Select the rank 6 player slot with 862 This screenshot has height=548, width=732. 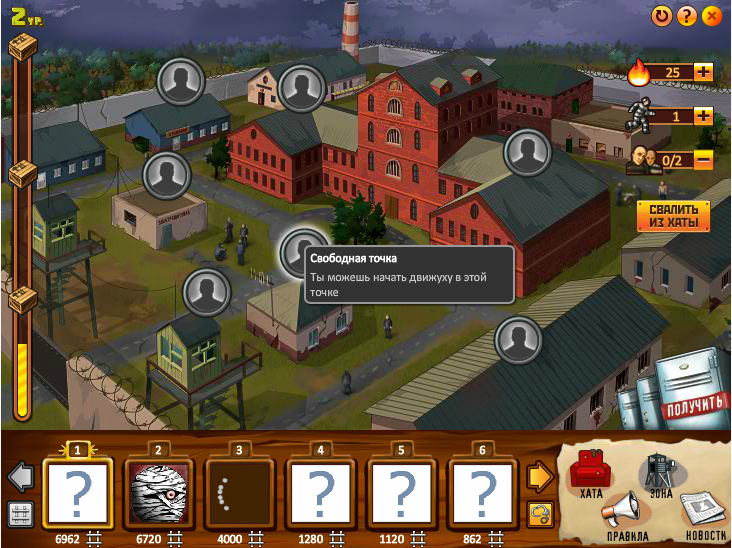[x=483, y=493]
